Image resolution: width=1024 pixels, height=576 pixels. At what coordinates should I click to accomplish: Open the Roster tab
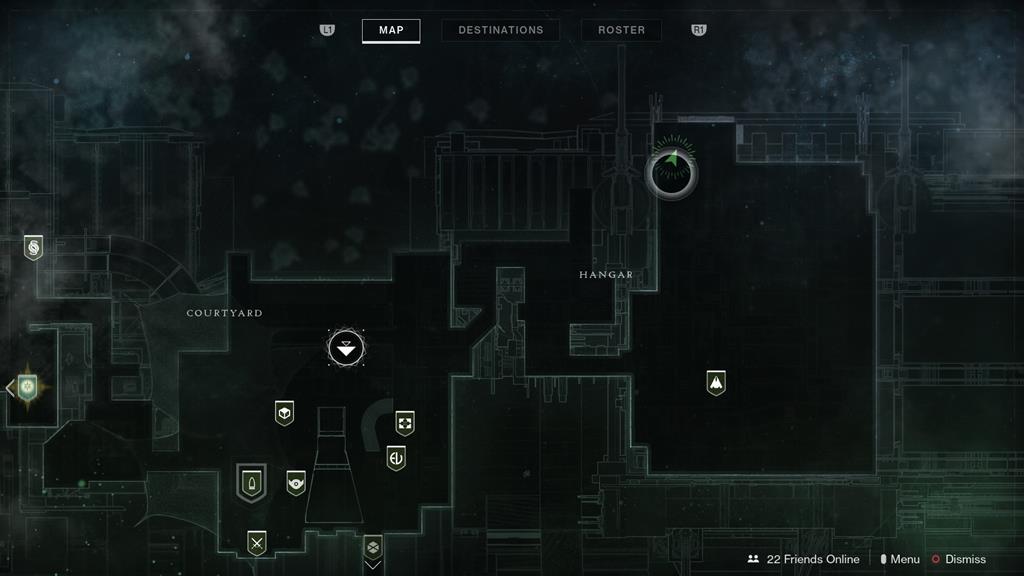click(621, 30)
